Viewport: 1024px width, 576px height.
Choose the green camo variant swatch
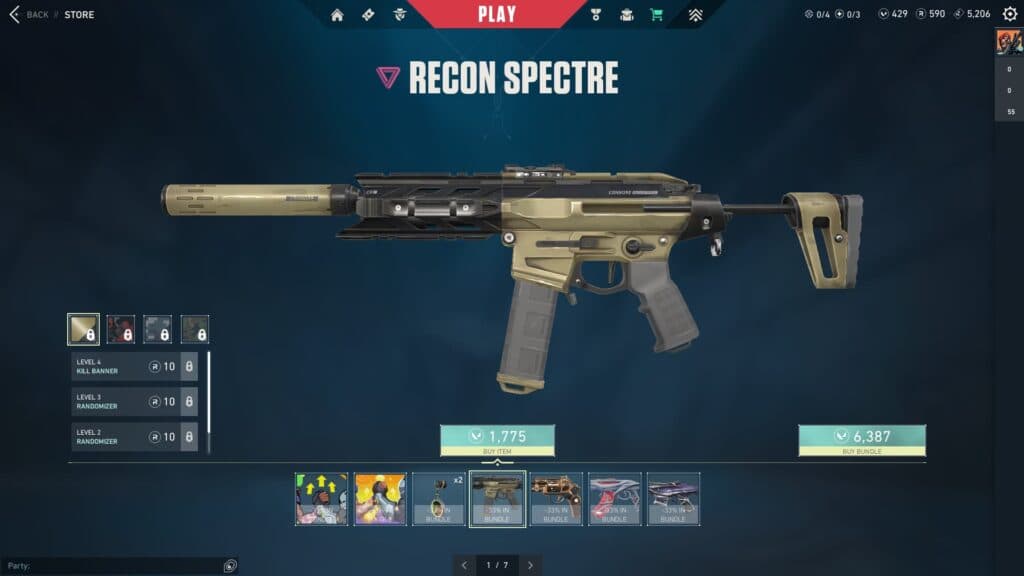[x=194, y=329]
